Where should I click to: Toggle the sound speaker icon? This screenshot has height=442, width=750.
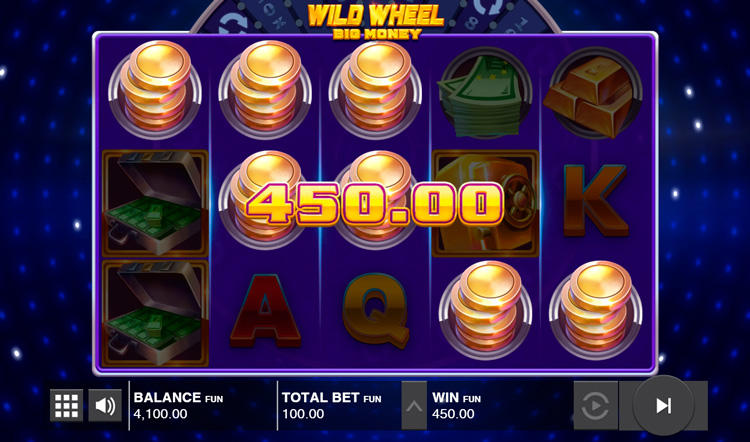tap(104, 405)
